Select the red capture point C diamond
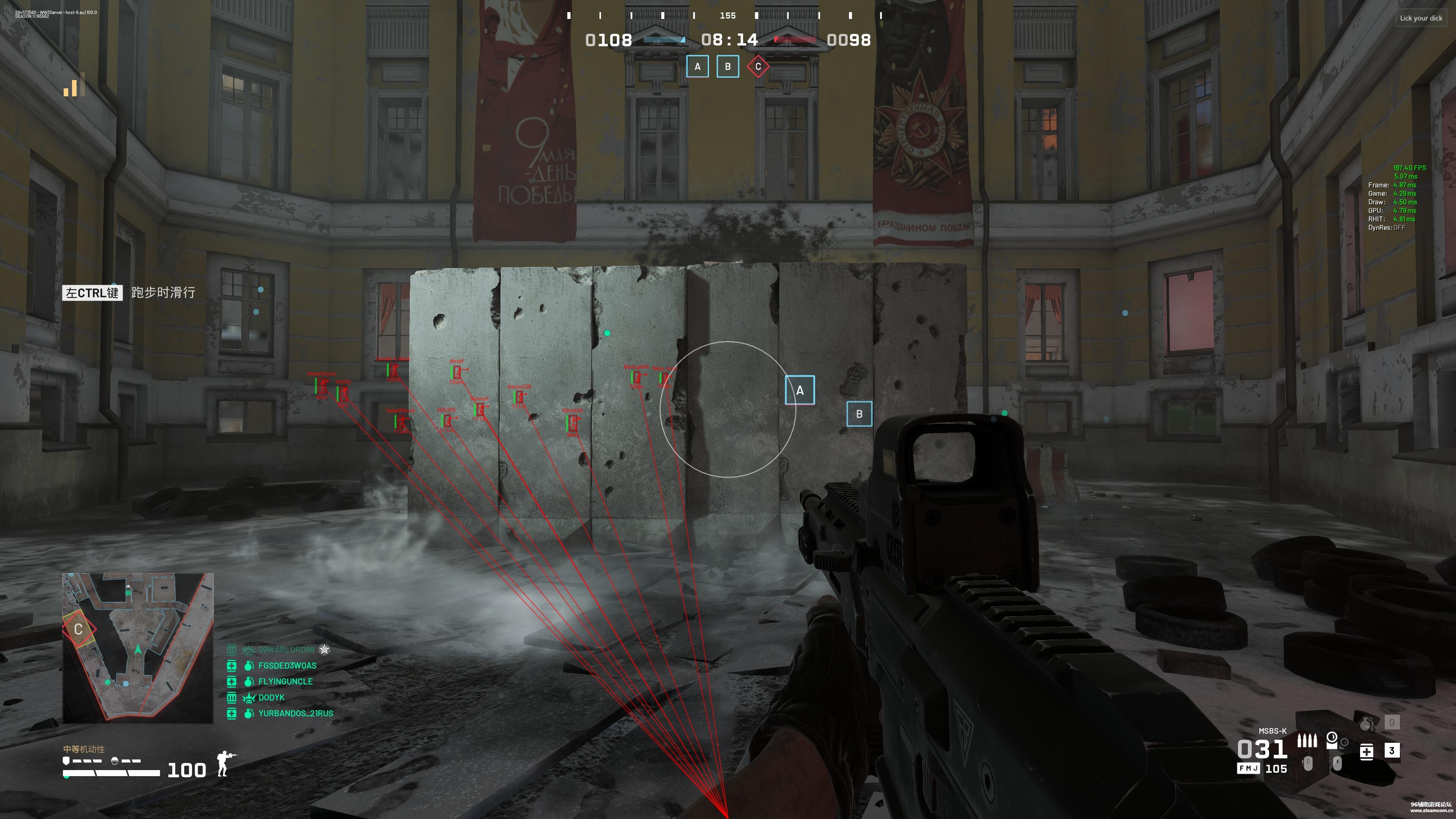1456x819 pixels. [758, 67]
